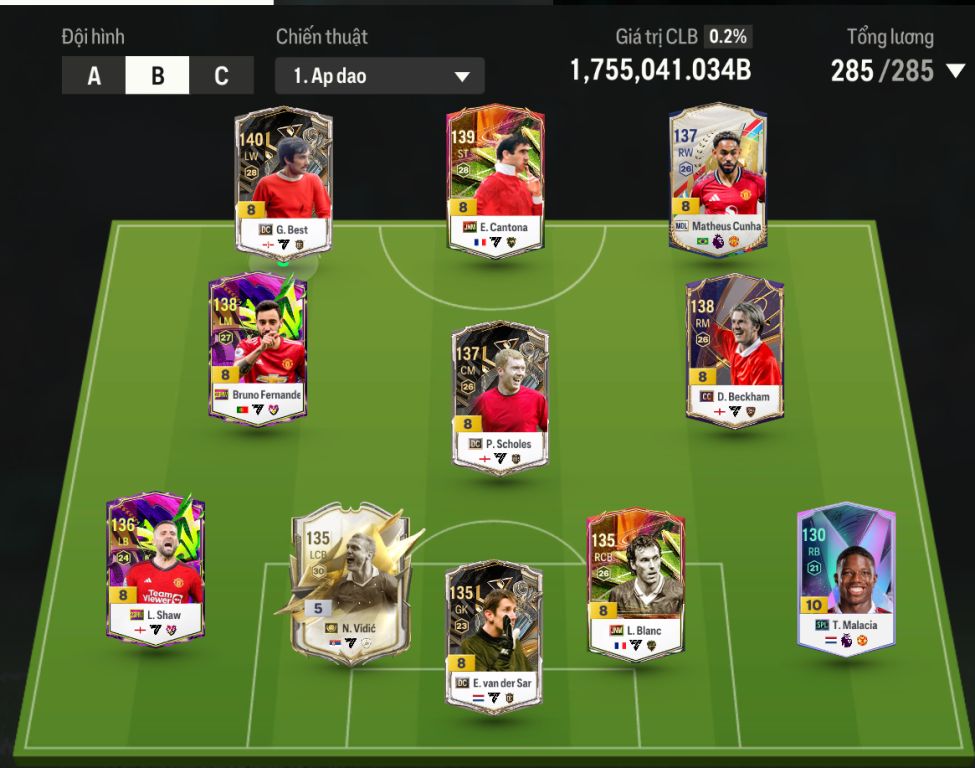
Task: Select the G. Best player card
Action: 284,180
